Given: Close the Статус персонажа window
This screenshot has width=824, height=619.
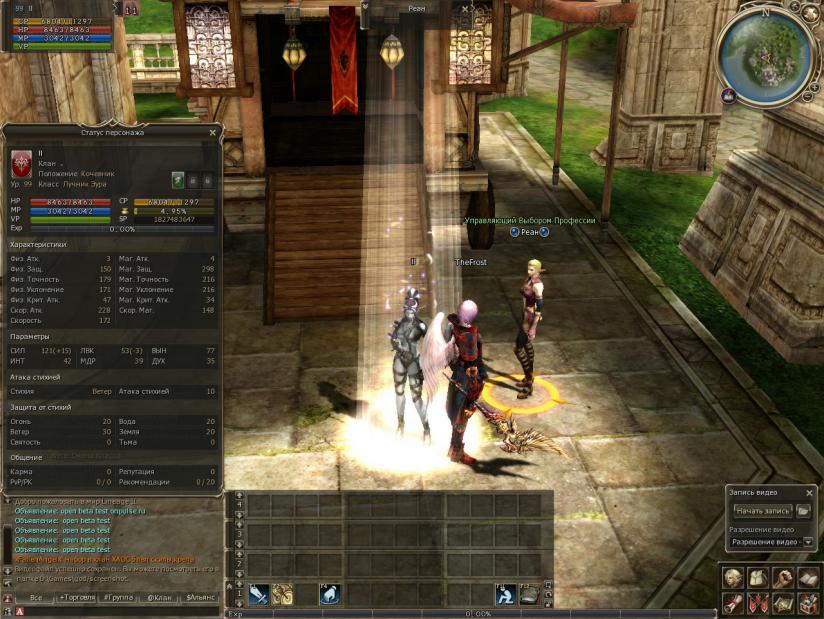Looking at the screenshot, I should tap(212, 132).
